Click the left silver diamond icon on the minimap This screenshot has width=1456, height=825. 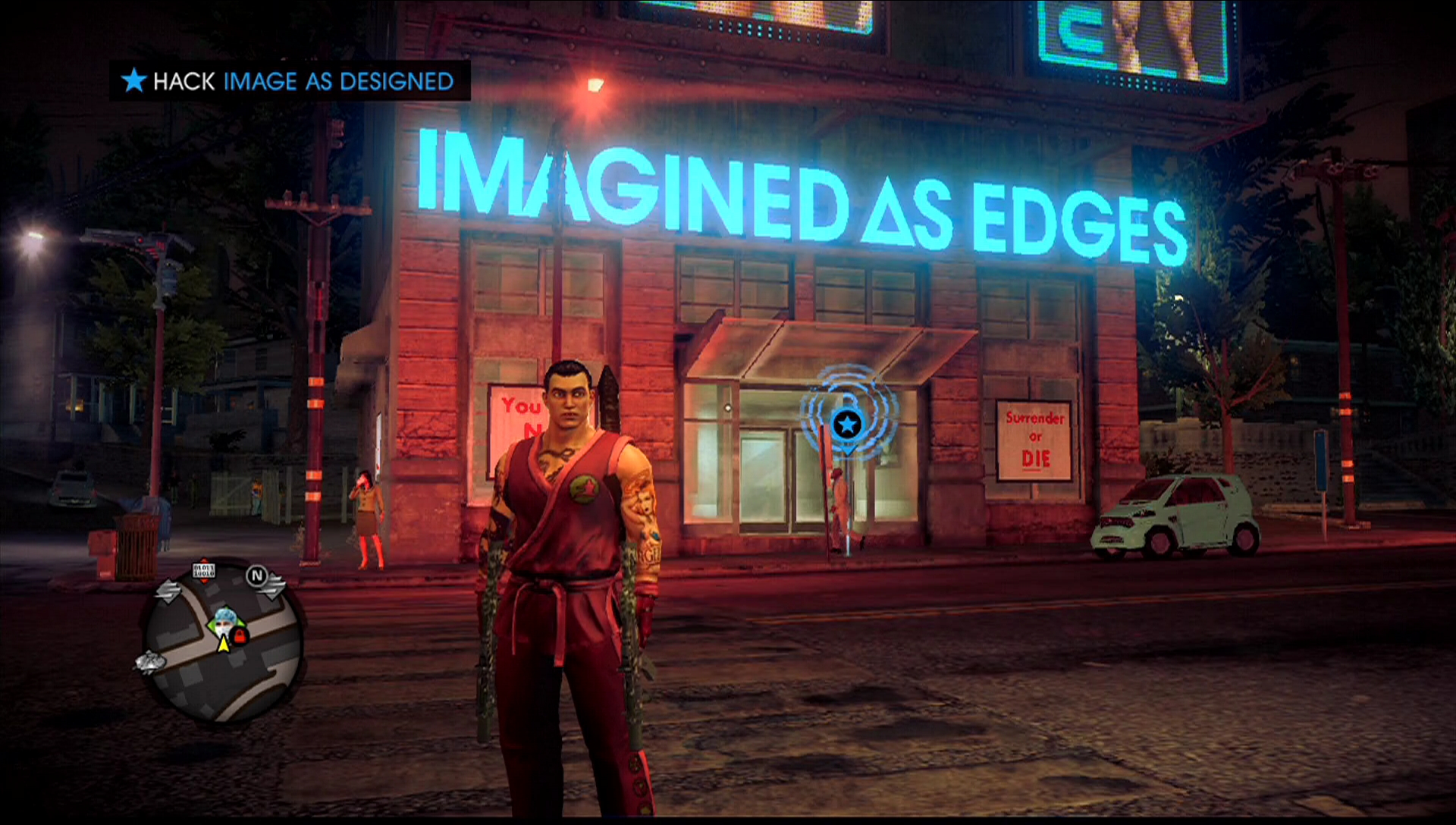[168, 590]
